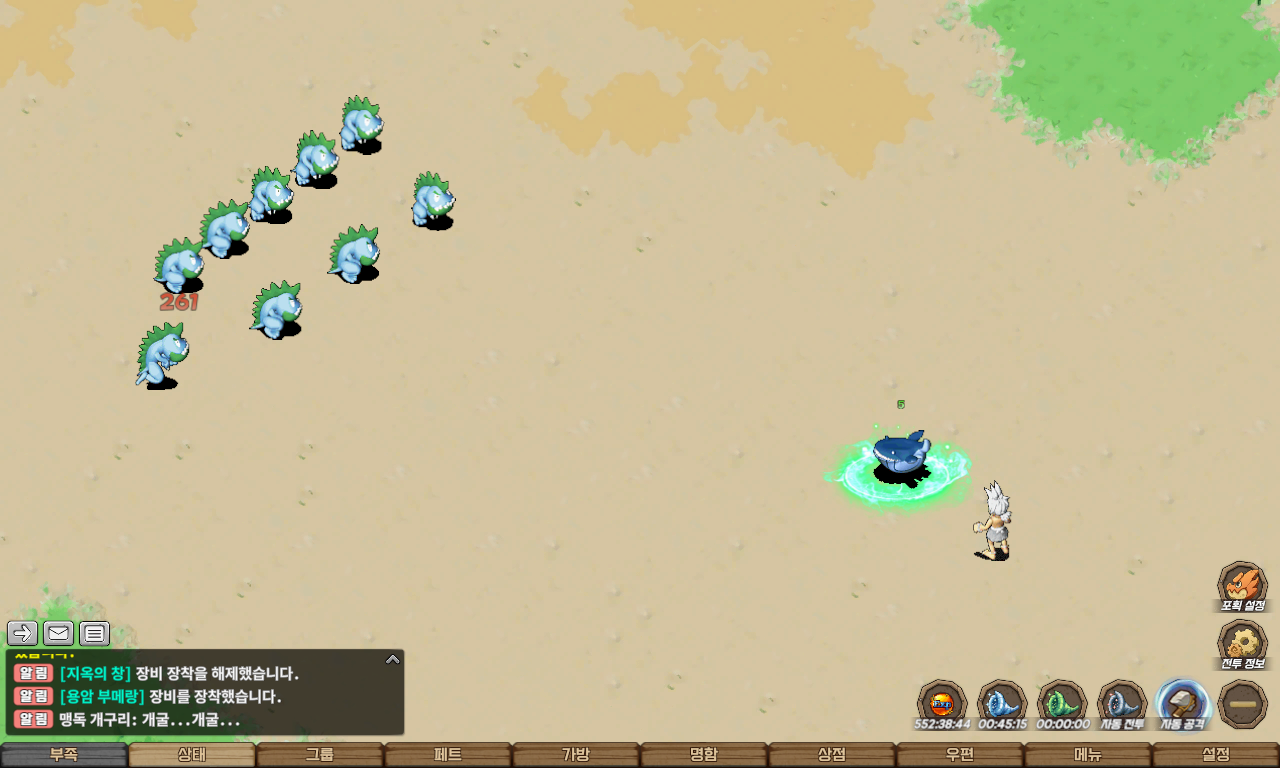Open the 메뉴 button in the bottom bar
This screenshot has height=768, width=1280.
pos(1088,755)
